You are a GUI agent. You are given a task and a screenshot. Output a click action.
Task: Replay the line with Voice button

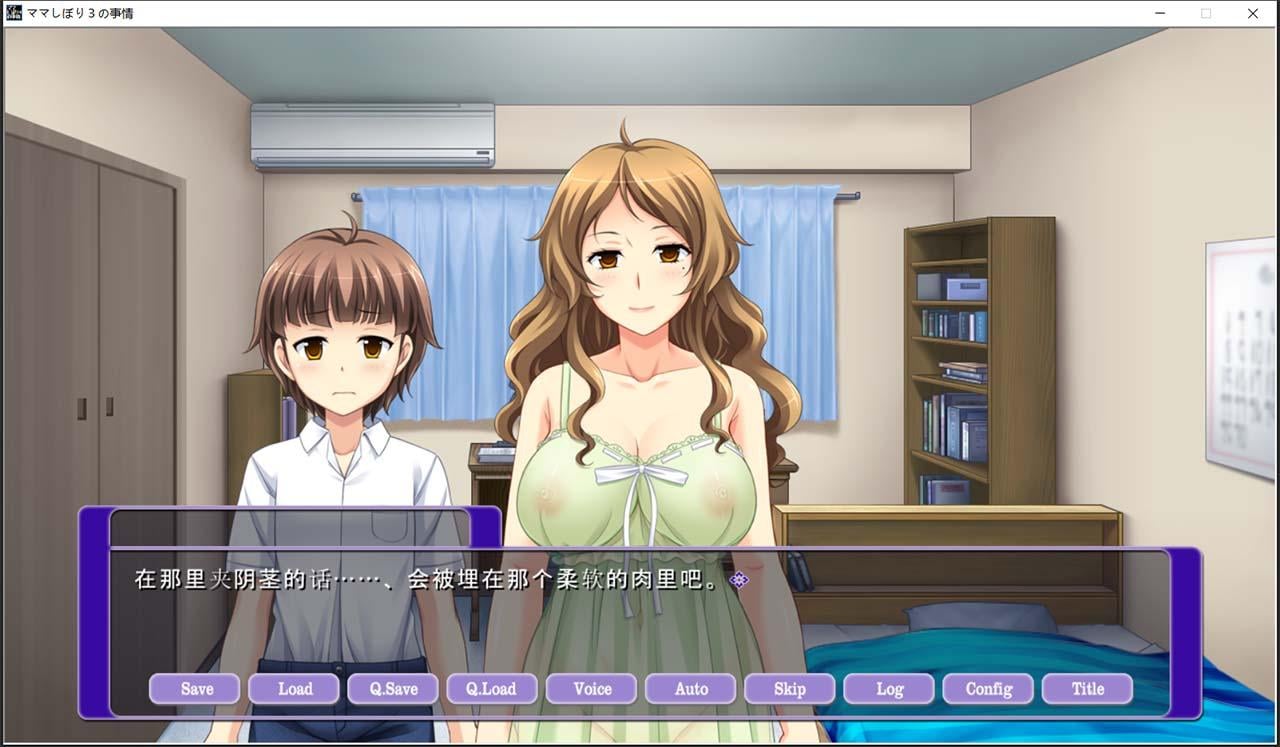(x=592, y=689)
